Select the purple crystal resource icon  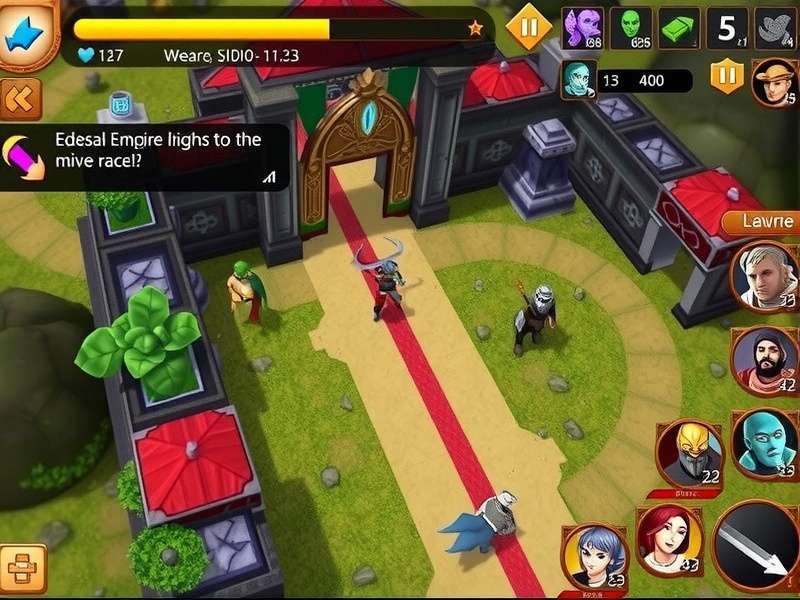(x=582, y=28)
